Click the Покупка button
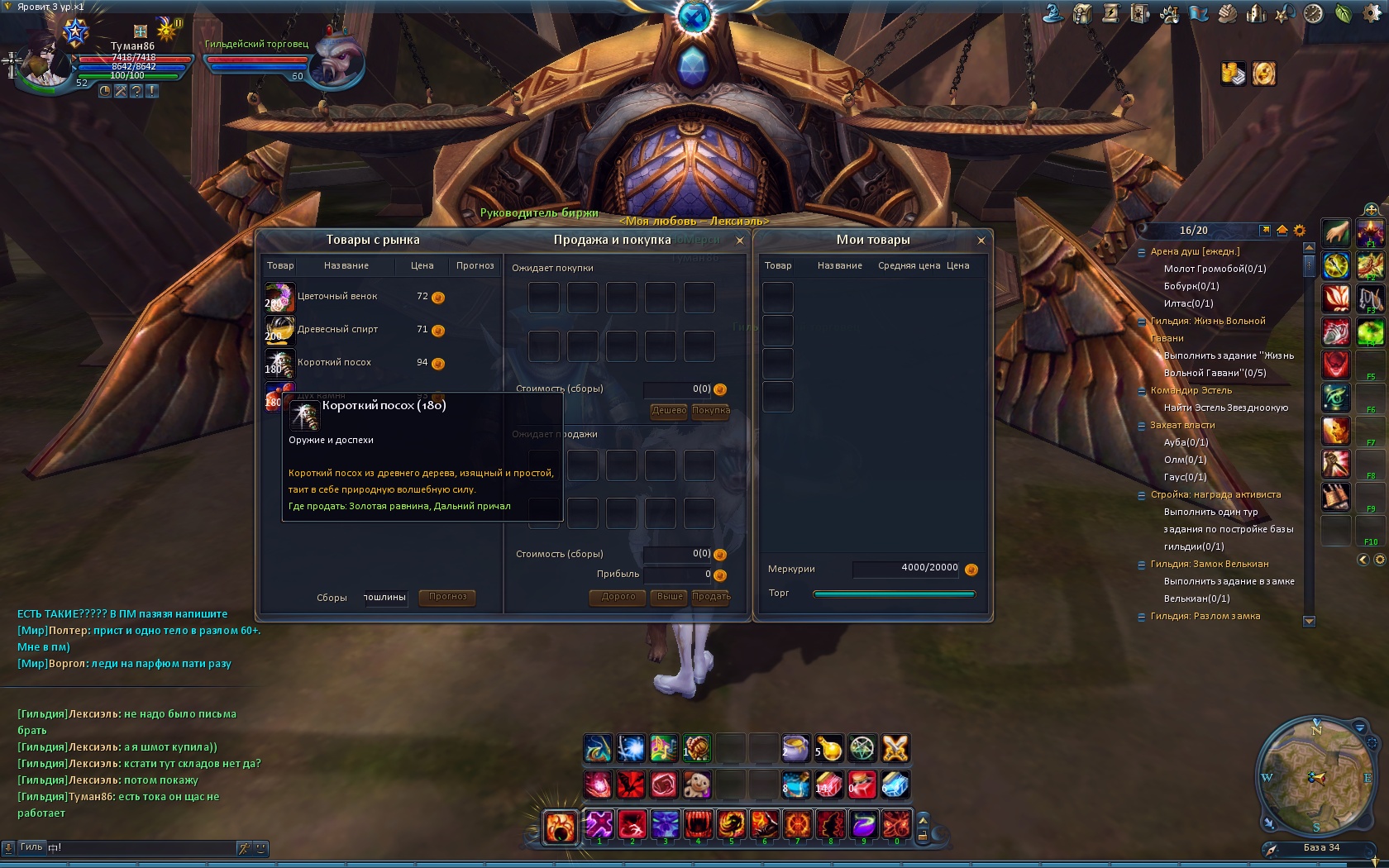The image size is (1389, 868). [710, 411]
